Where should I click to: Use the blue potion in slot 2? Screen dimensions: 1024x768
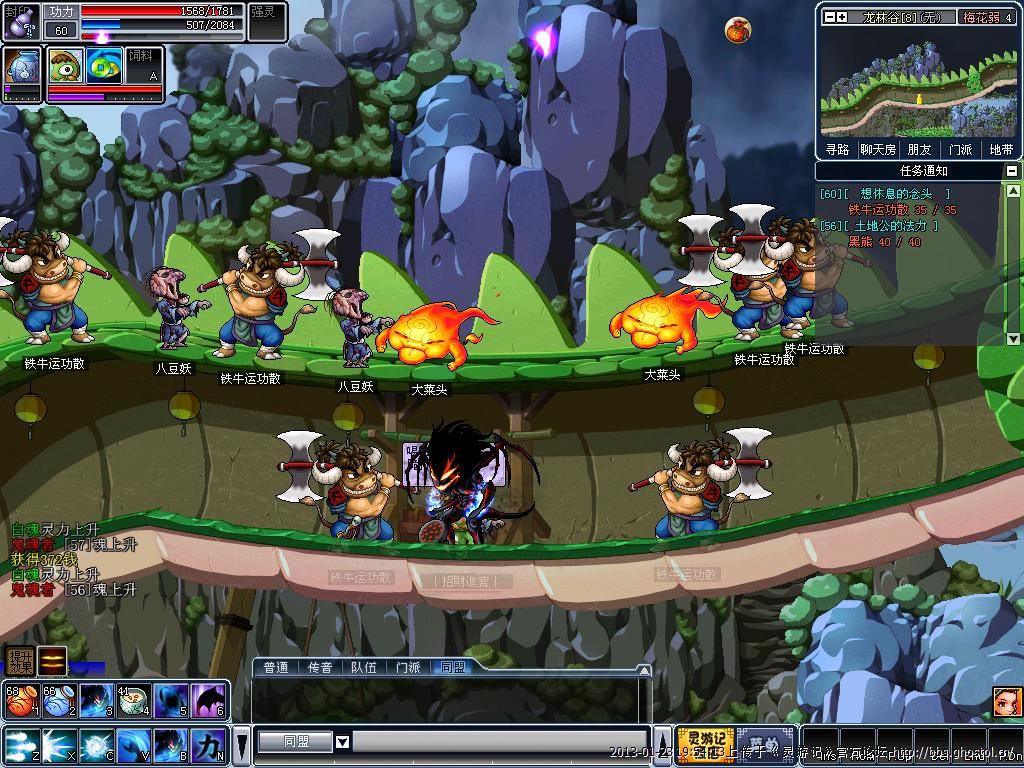57,700
